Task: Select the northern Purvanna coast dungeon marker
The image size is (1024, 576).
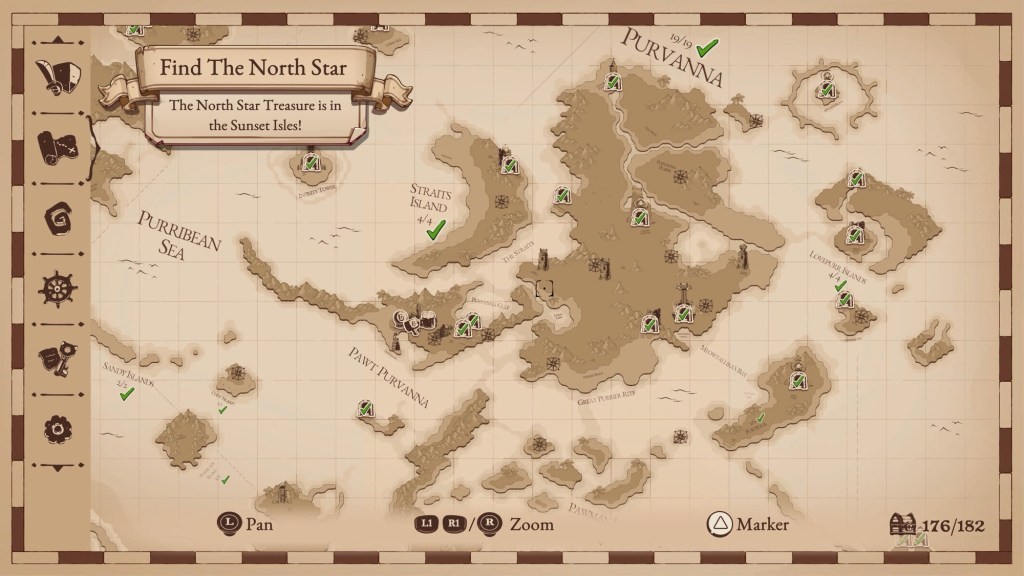Action: click(x=612, y=78)
